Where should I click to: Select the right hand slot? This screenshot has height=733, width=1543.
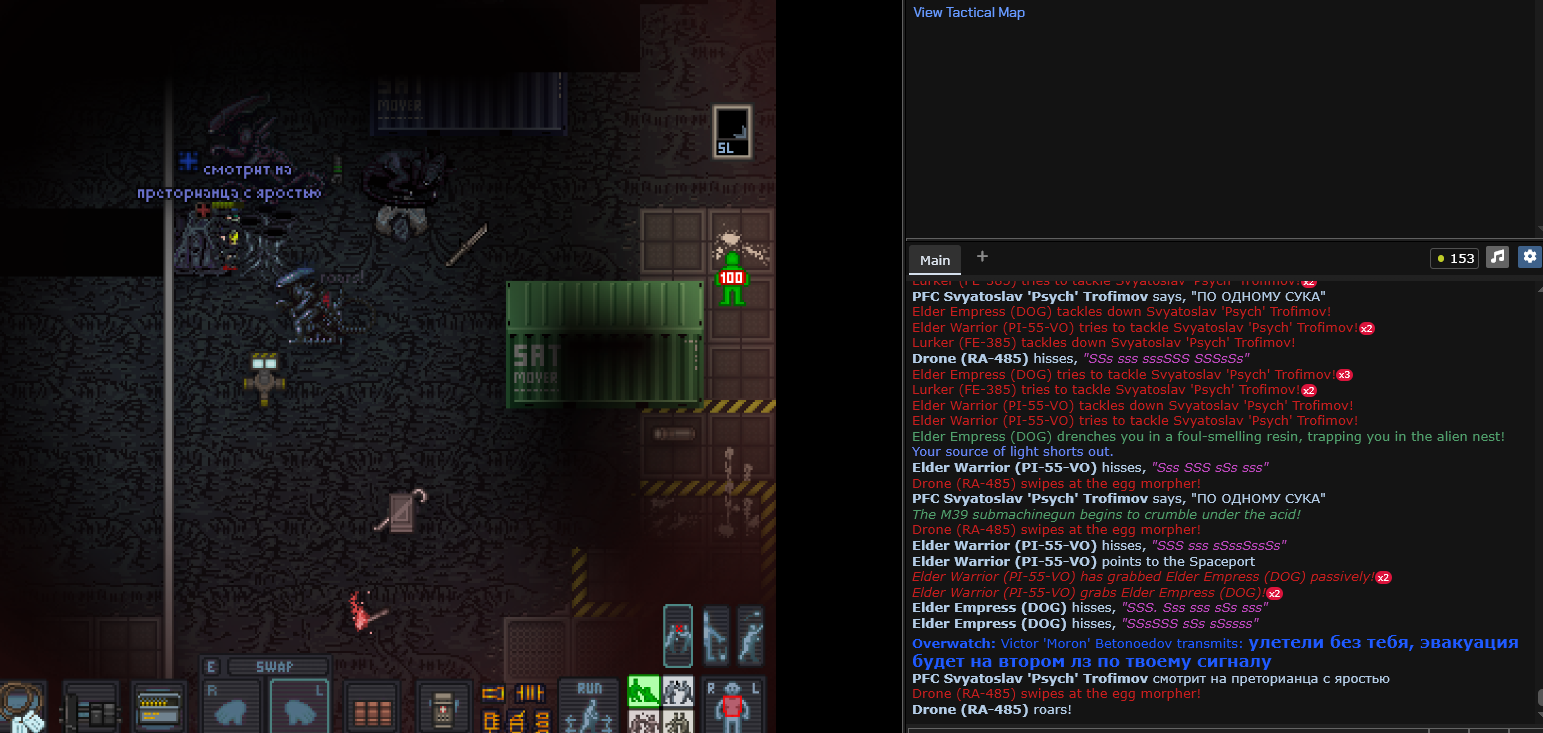click(x=232, y=708)
